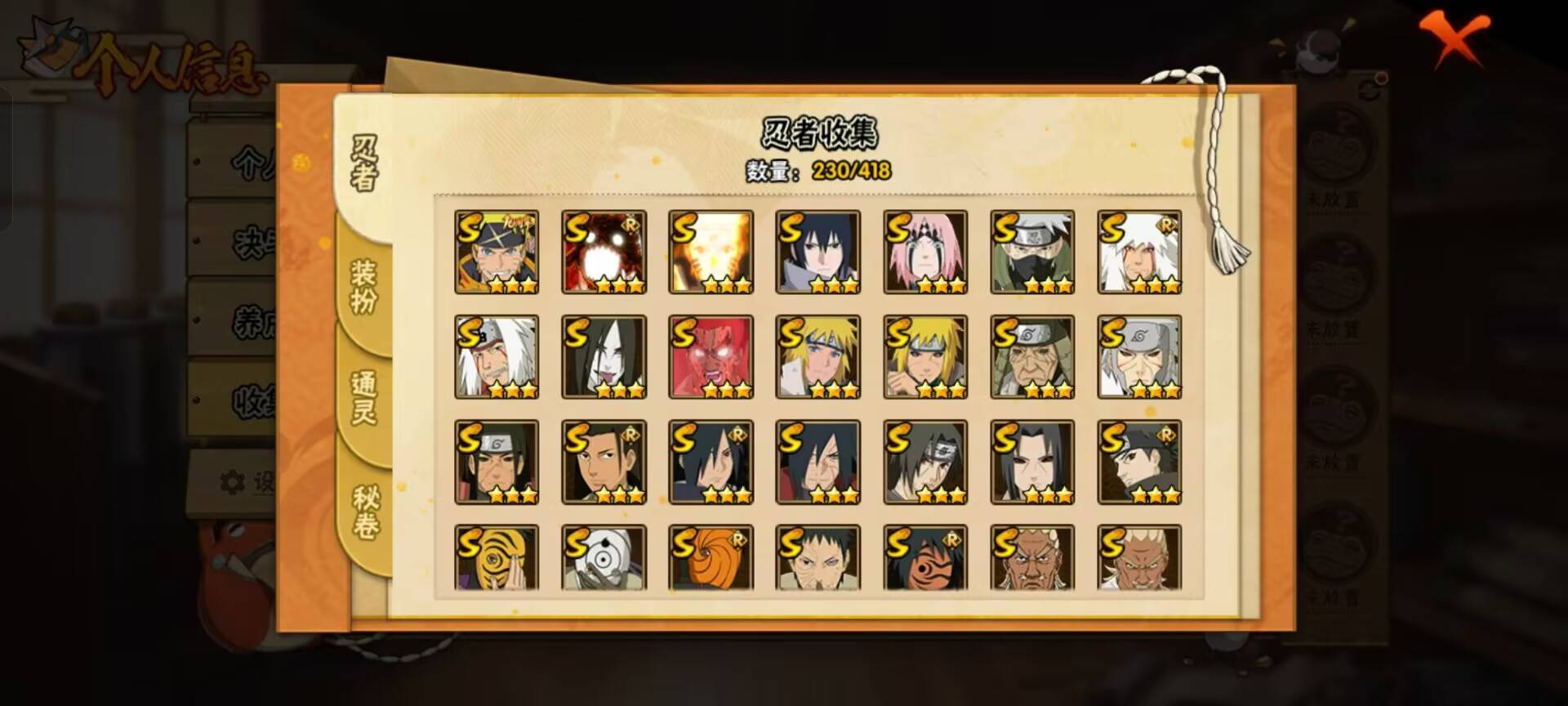The image size is (1568, 706).
Task: Open Jiraiya's white-haired character icon
Action: (x=1138, y=251)
